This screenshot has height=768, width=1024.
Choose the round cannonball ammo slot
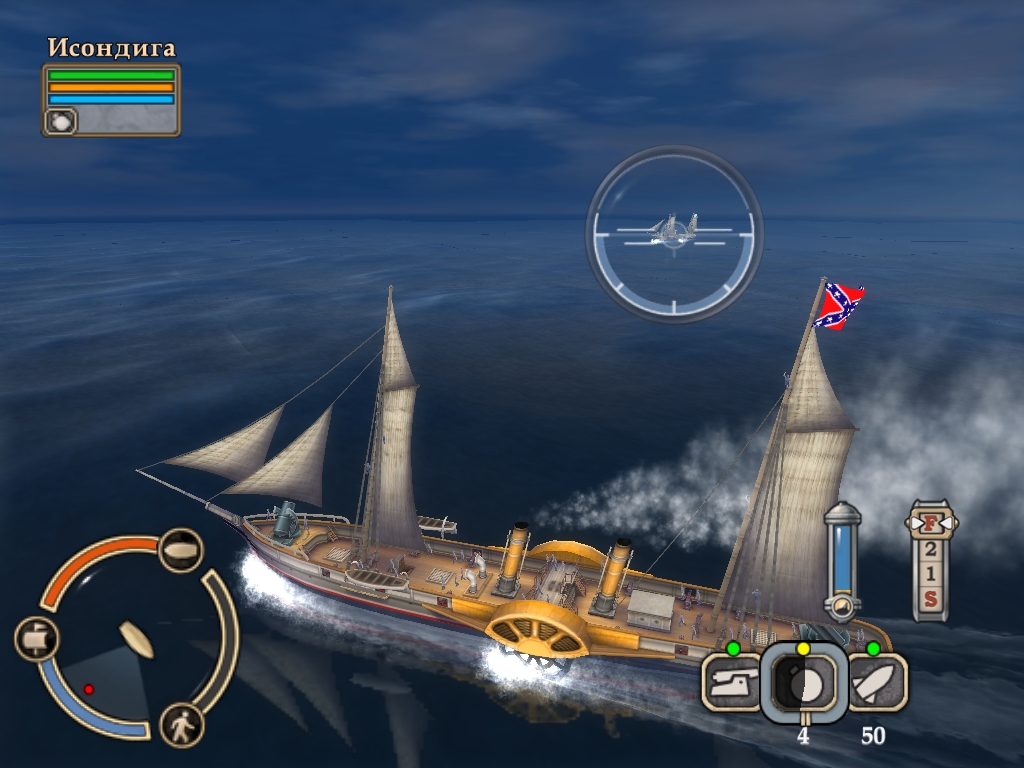click(803, 683)
